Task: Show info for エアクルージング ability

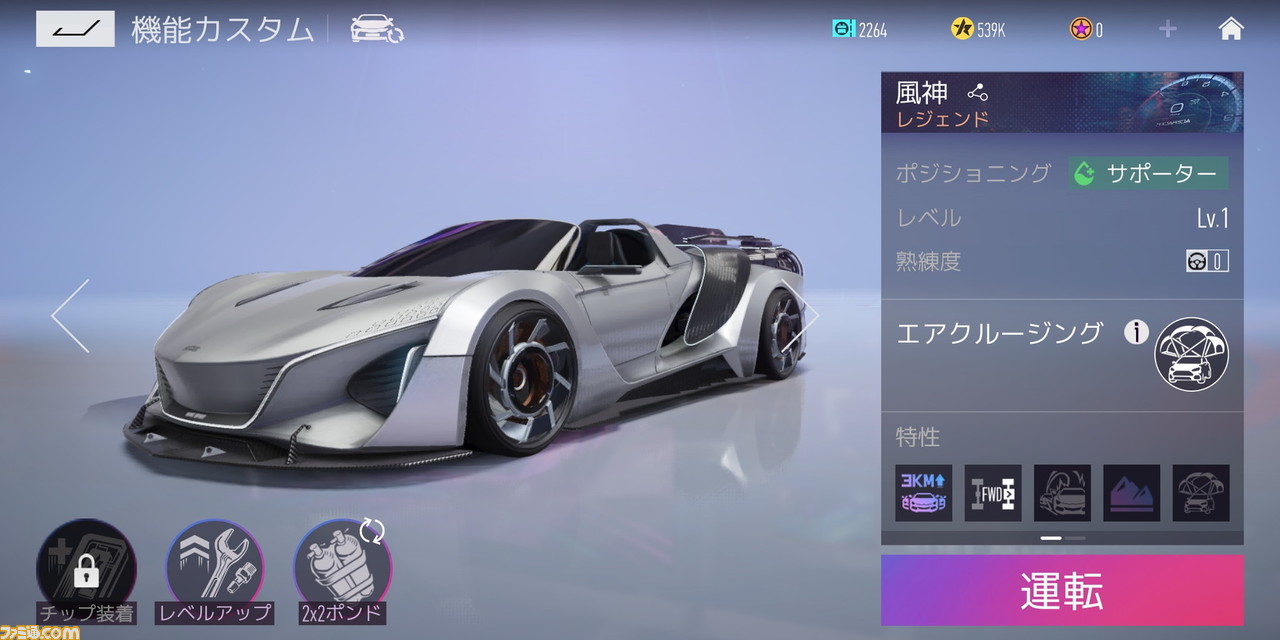Action: click(1136, 333)
